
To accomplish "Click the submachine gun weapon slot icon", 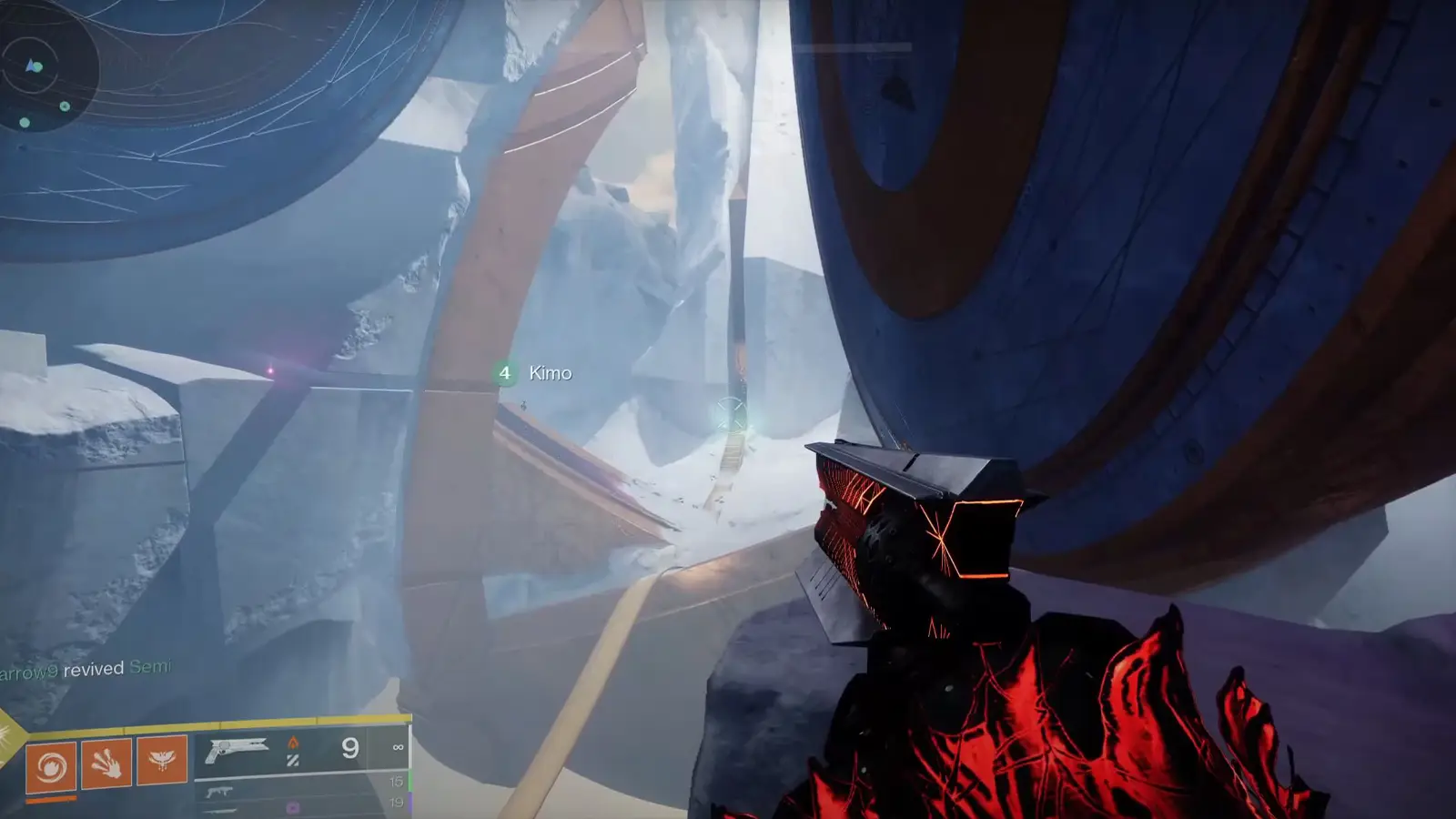I will (x=220, y=792).
